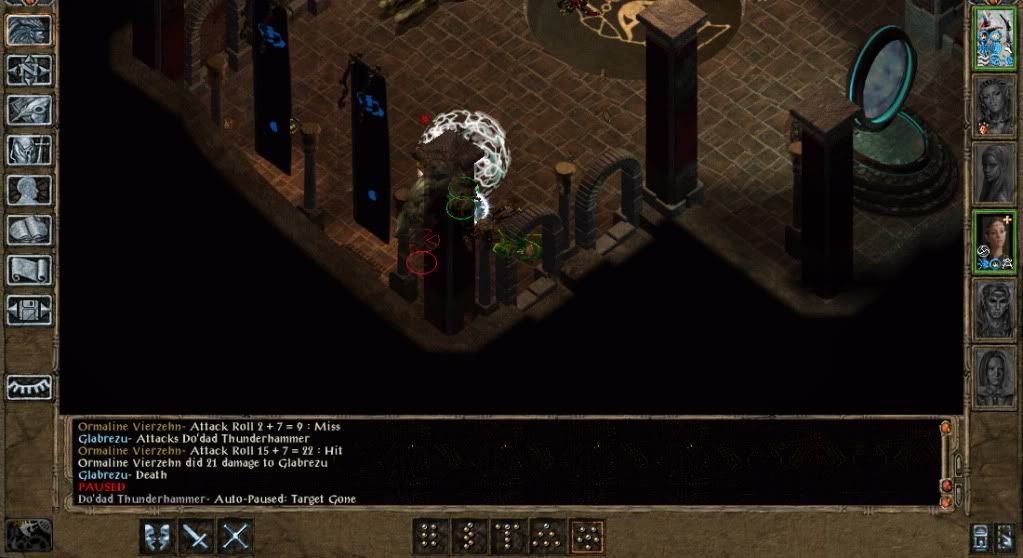Image resolution: width=1023 pixels, height=558 pixels.
Task: Select the highlighted five-dot formation button
Action: click(x=585, y=536)
